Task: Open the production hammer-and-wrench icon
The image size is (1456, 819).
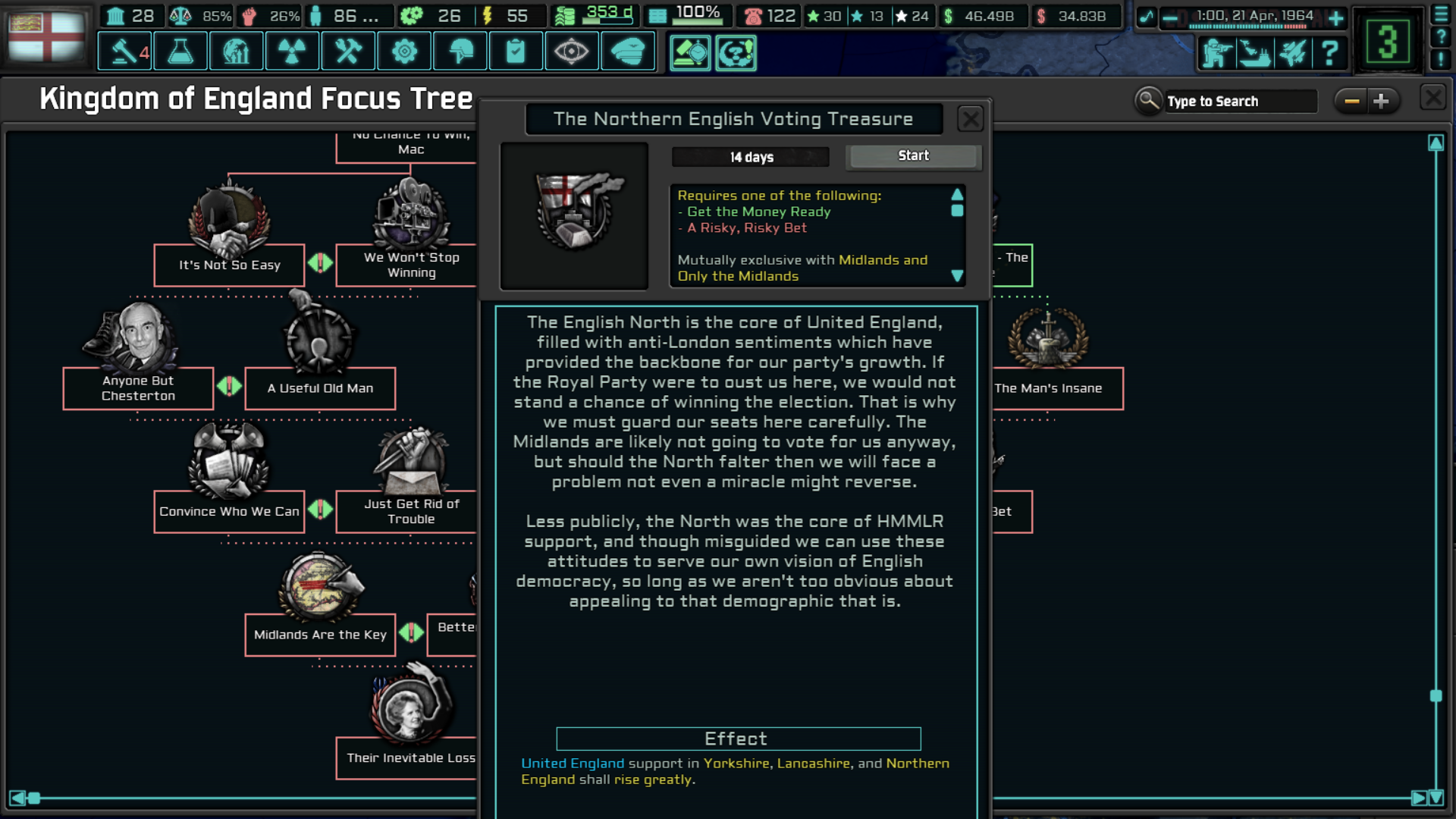Action: (x=348, y=51)
